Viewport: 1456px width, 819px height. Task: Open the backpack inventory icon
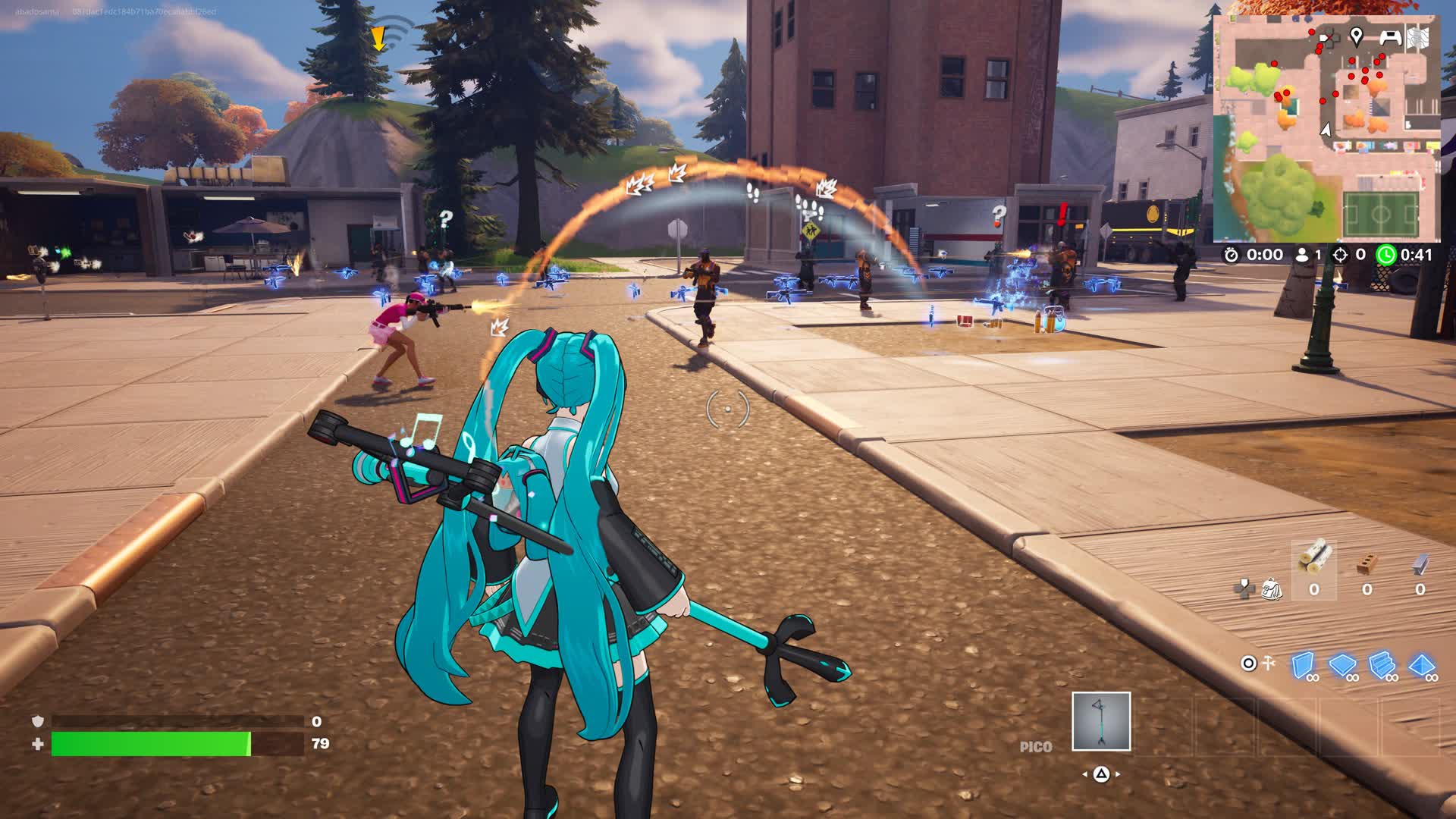pyautogui.click(x=1271, y=588)
